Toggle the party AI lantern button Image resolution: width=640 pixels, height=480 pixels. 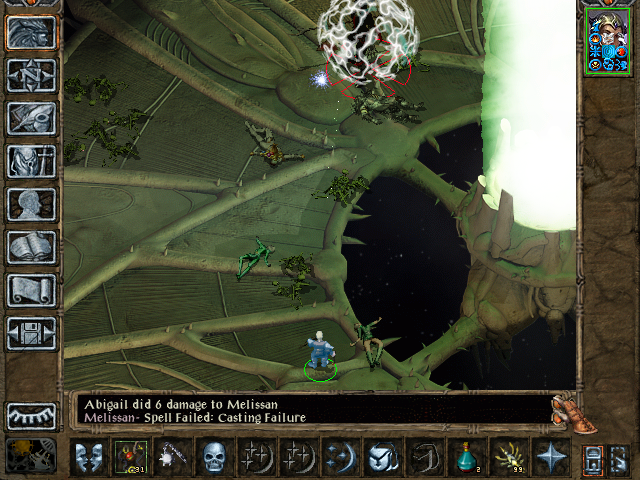point(591,457)
